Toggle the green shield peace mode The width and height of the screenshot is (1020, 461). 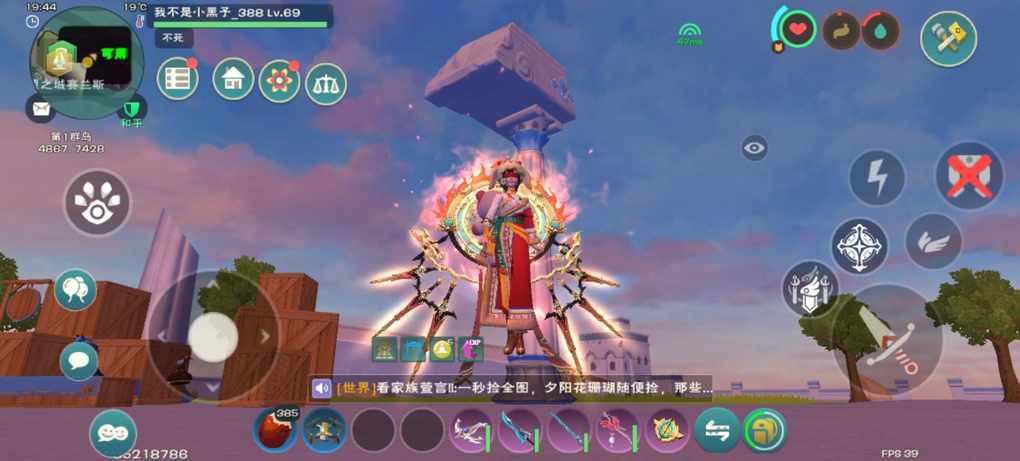click(x=132, y=109)
